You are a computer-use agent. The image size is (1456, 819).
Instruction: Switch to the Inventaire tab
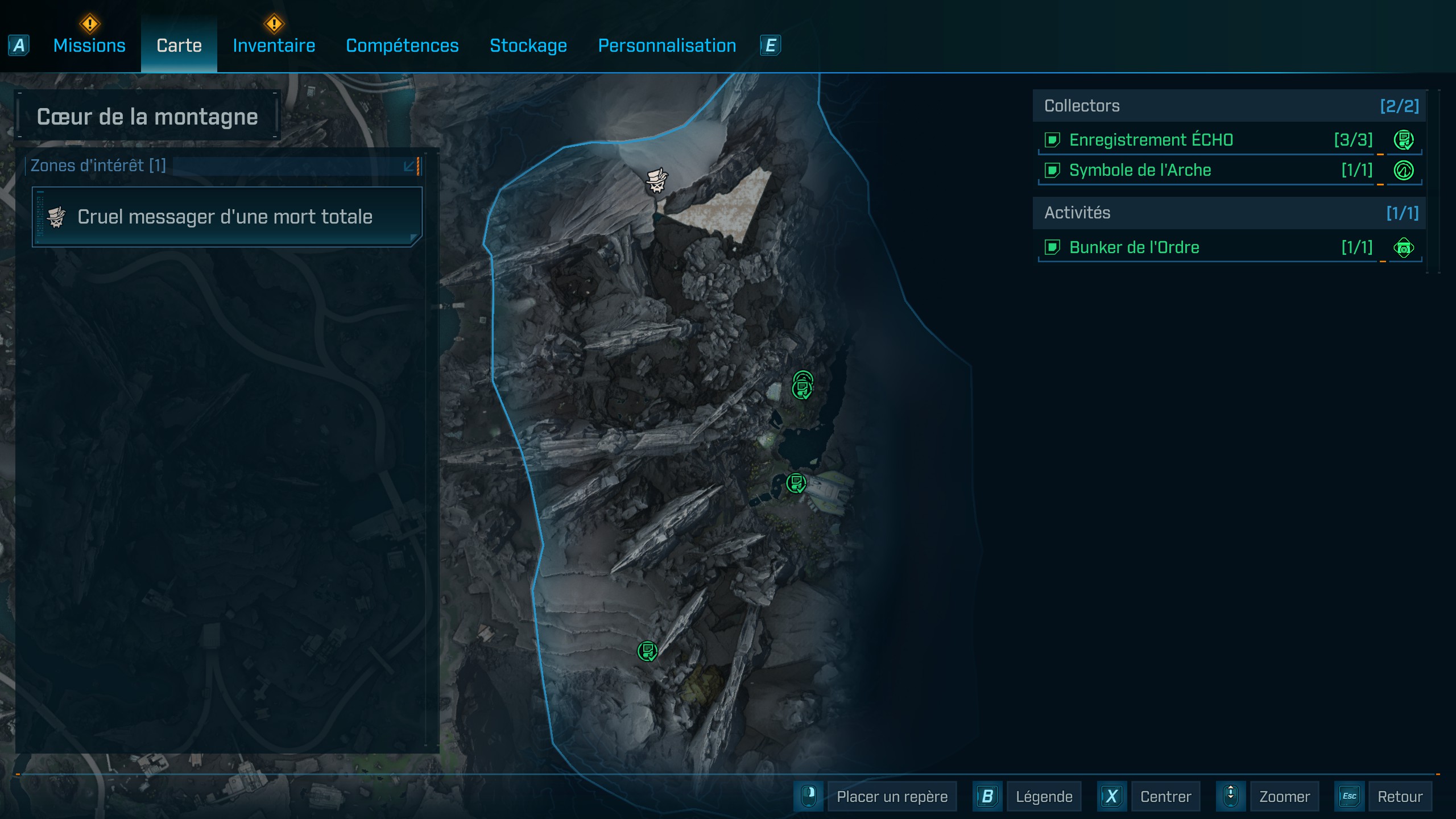[274, 45]
